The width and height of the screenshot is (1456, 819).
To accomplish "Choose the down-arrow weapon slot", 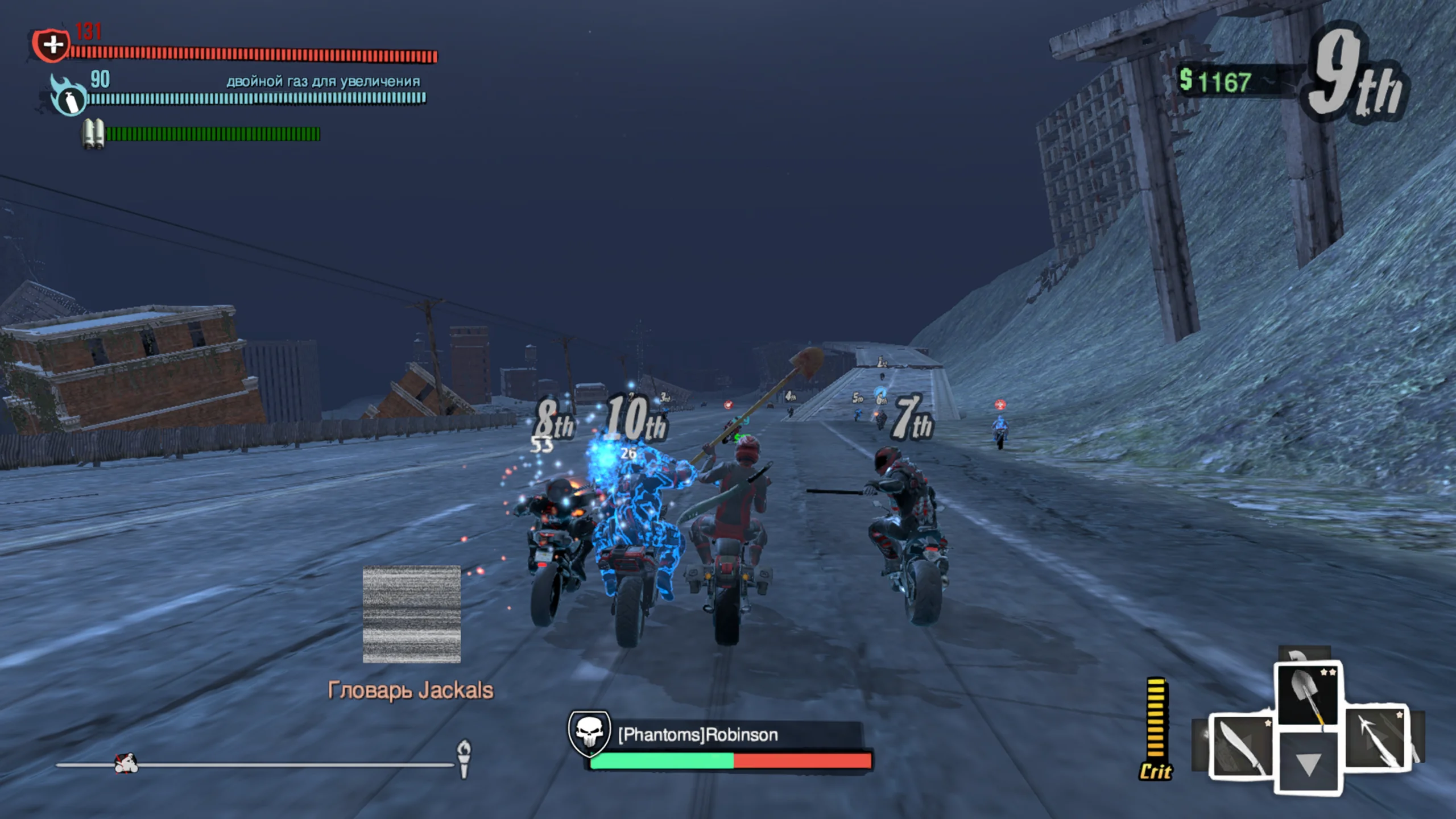I will [1308, 763].
